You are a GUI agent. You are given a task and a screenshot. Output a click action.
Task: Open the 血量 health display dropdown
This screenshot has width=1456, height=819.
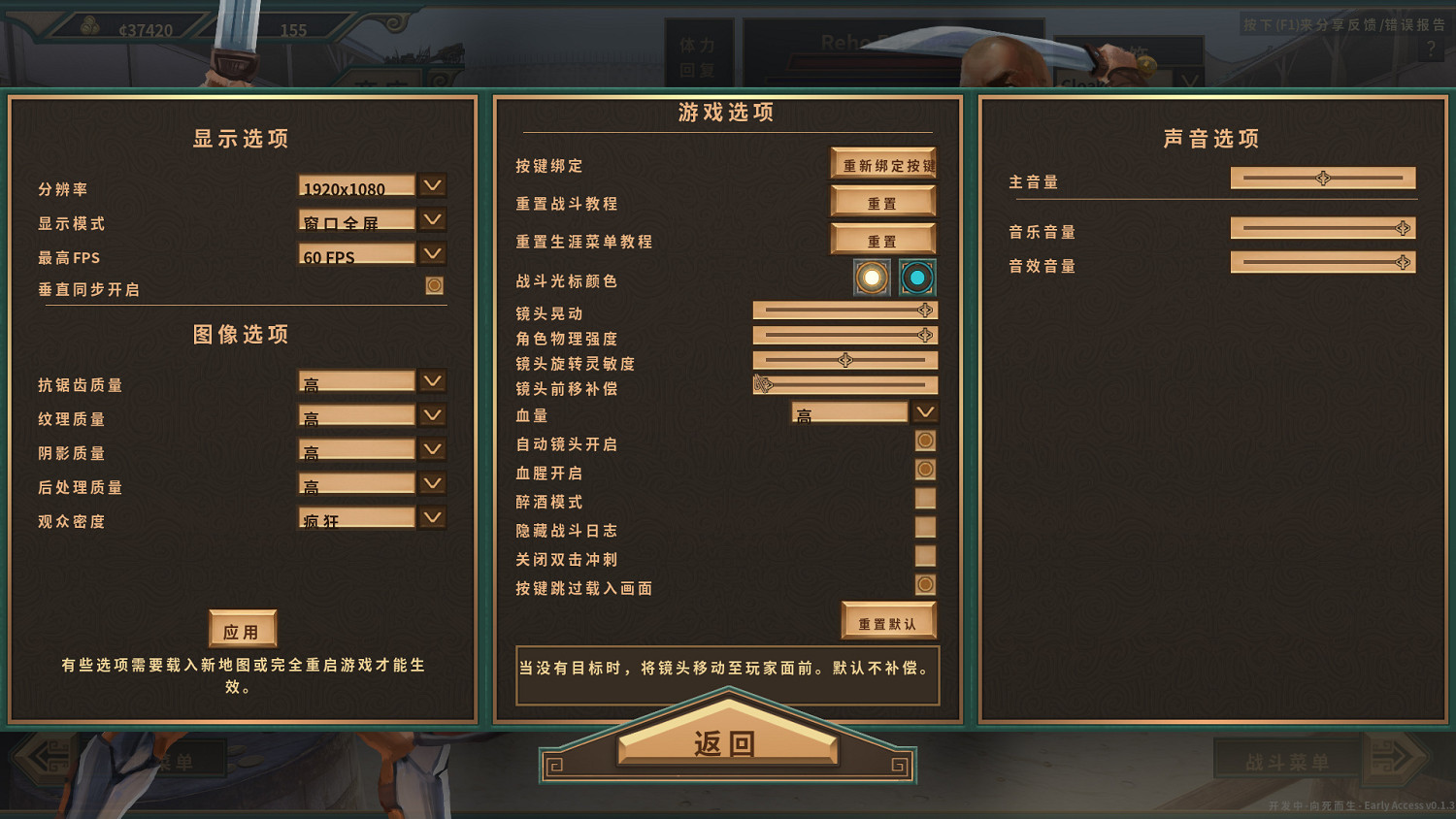[923, 410]
